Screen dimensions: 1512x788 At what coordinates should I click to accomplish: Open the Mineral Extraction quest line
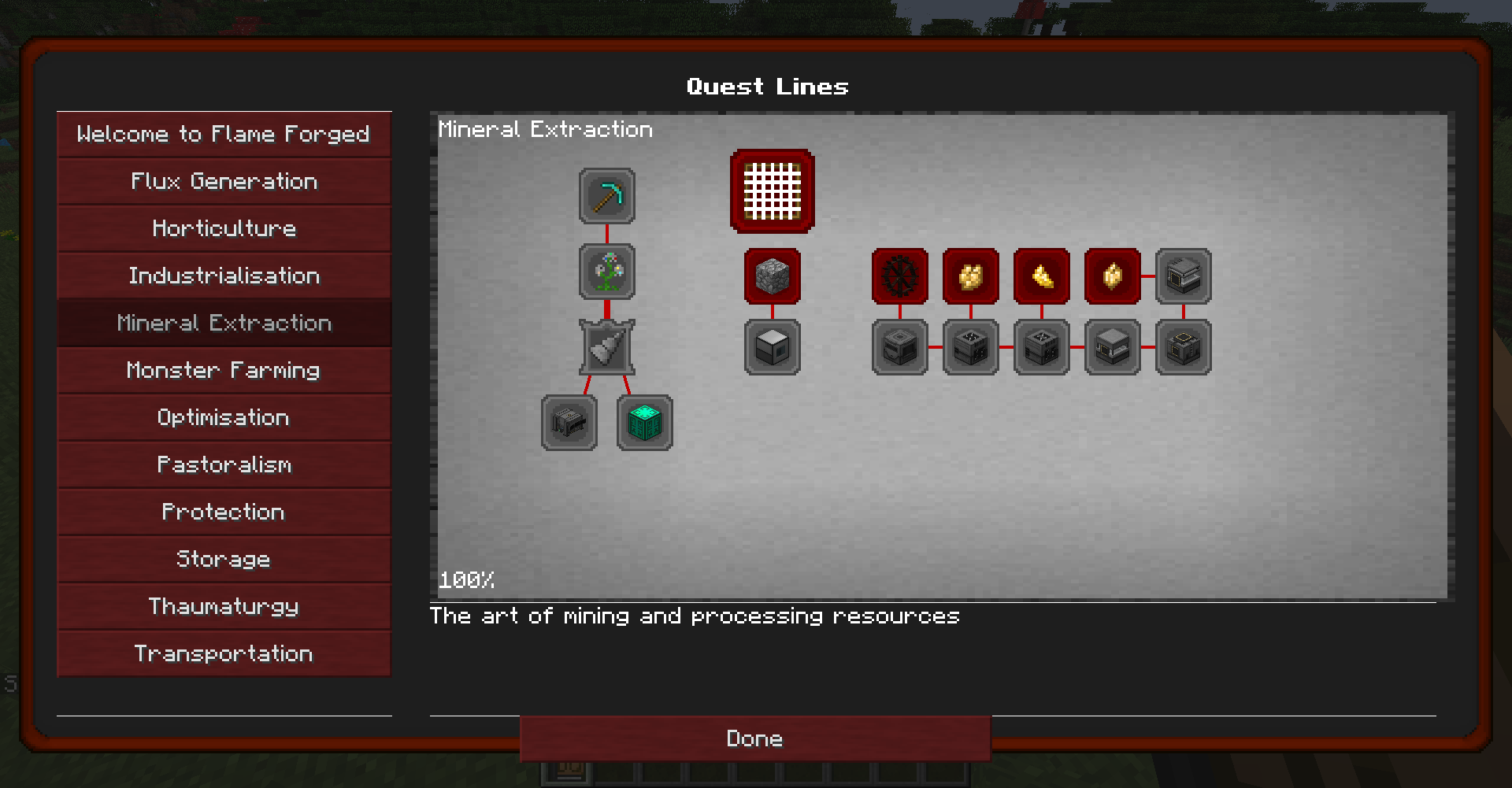(224, 323)
